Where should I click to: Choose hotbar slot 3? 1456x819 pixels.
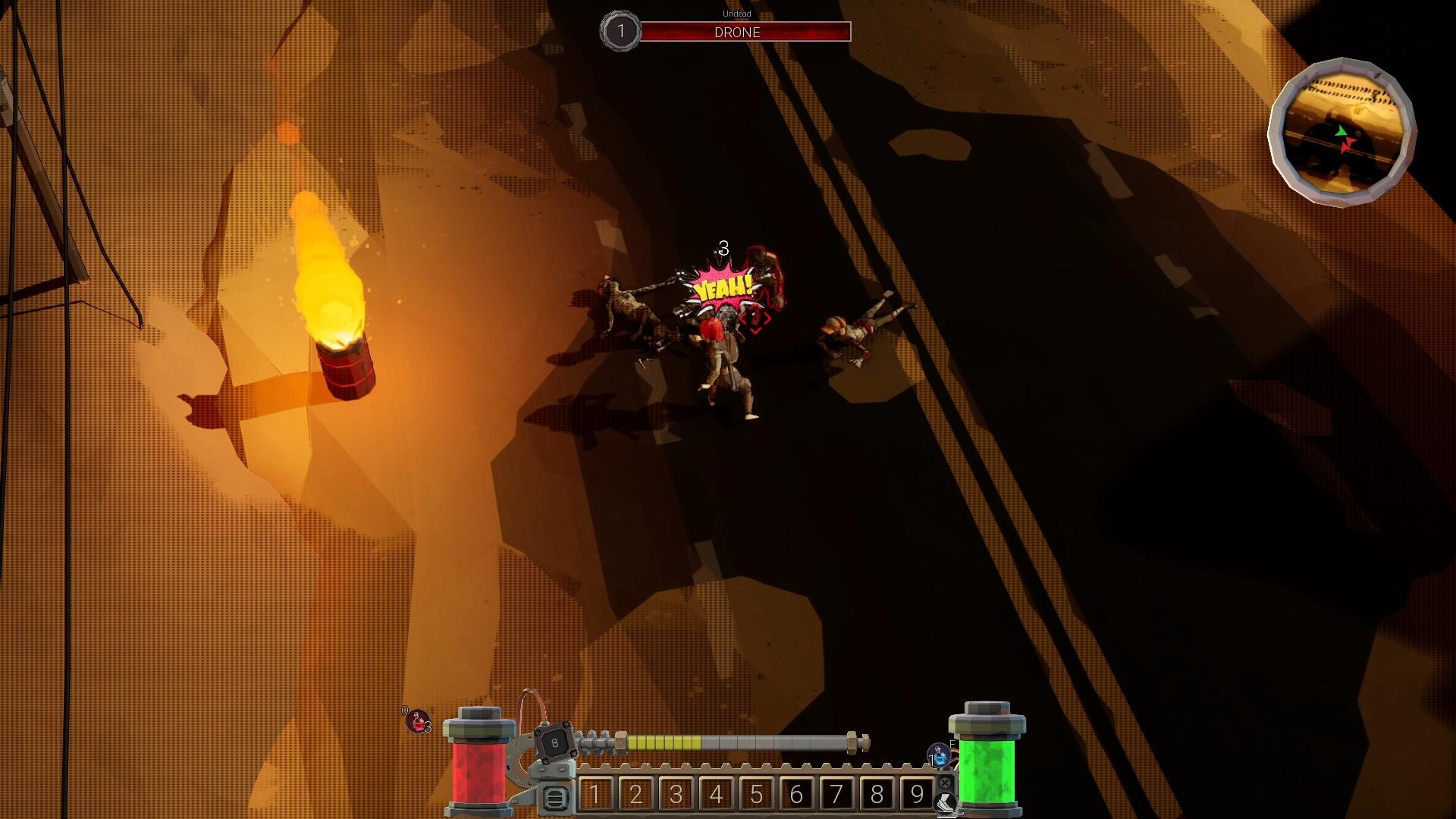(x=676, y=794)
